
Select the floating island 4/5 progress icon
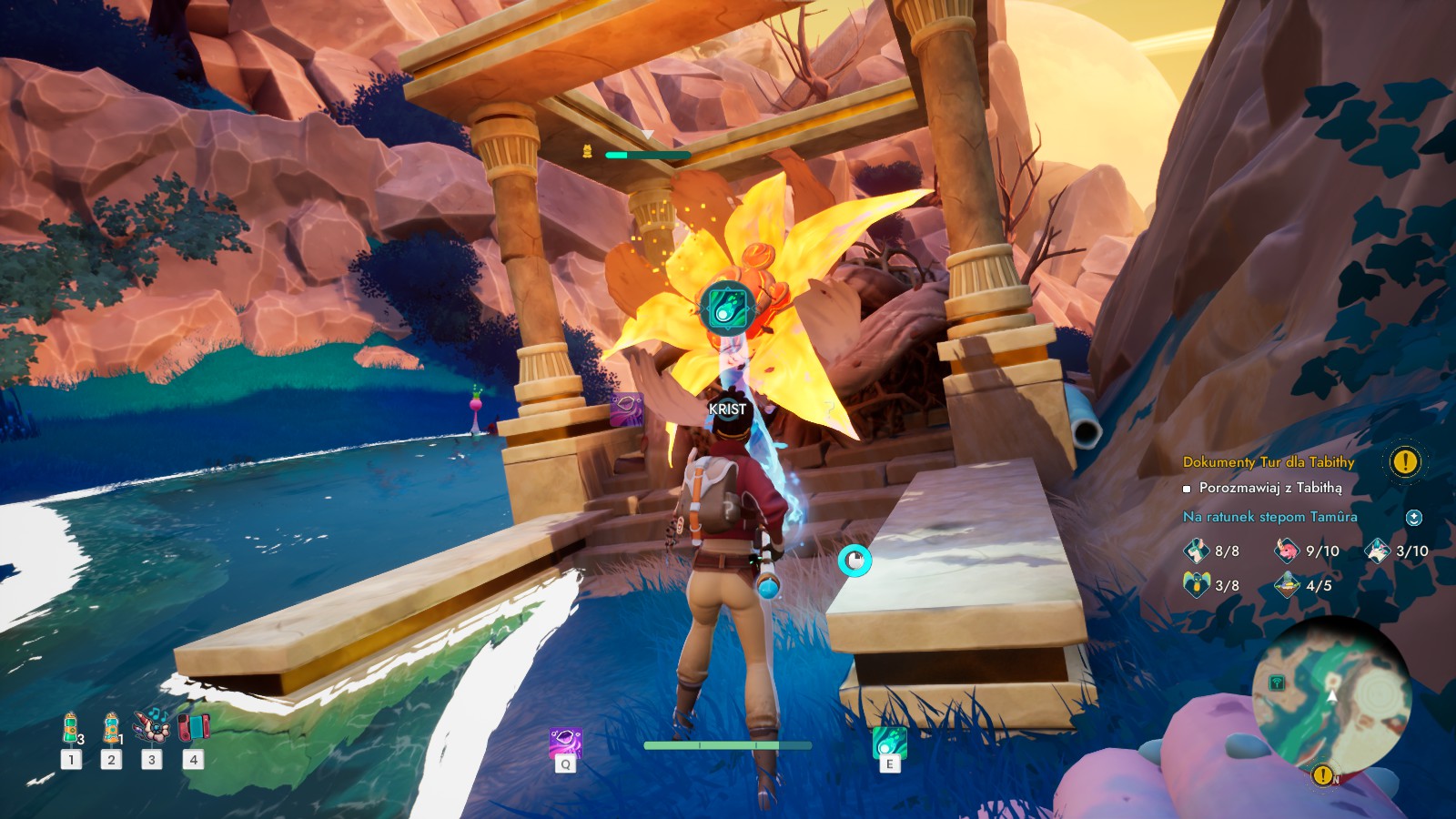point(1287,585)
